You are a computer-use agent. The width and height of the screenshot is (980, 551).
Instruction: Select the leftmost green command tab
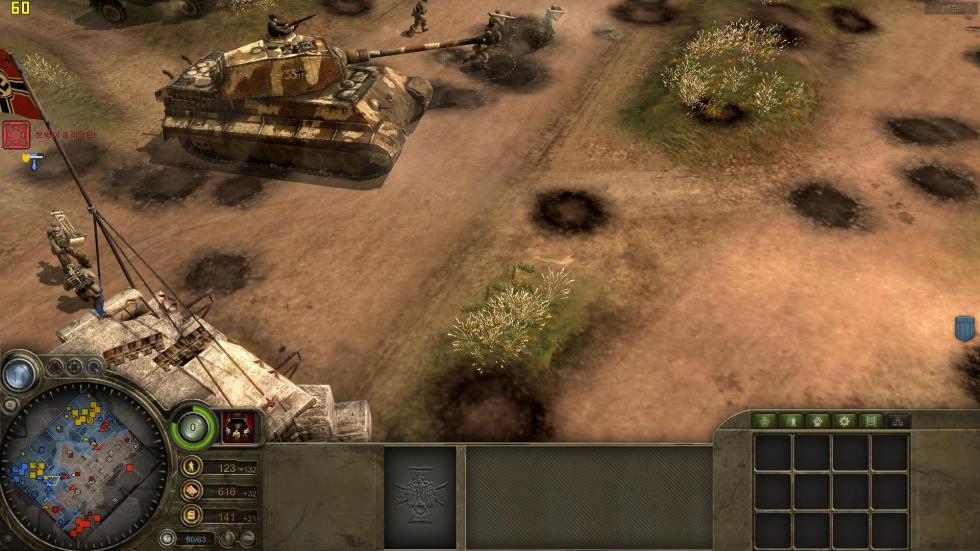pyautogui.click(x=765, y=421)
